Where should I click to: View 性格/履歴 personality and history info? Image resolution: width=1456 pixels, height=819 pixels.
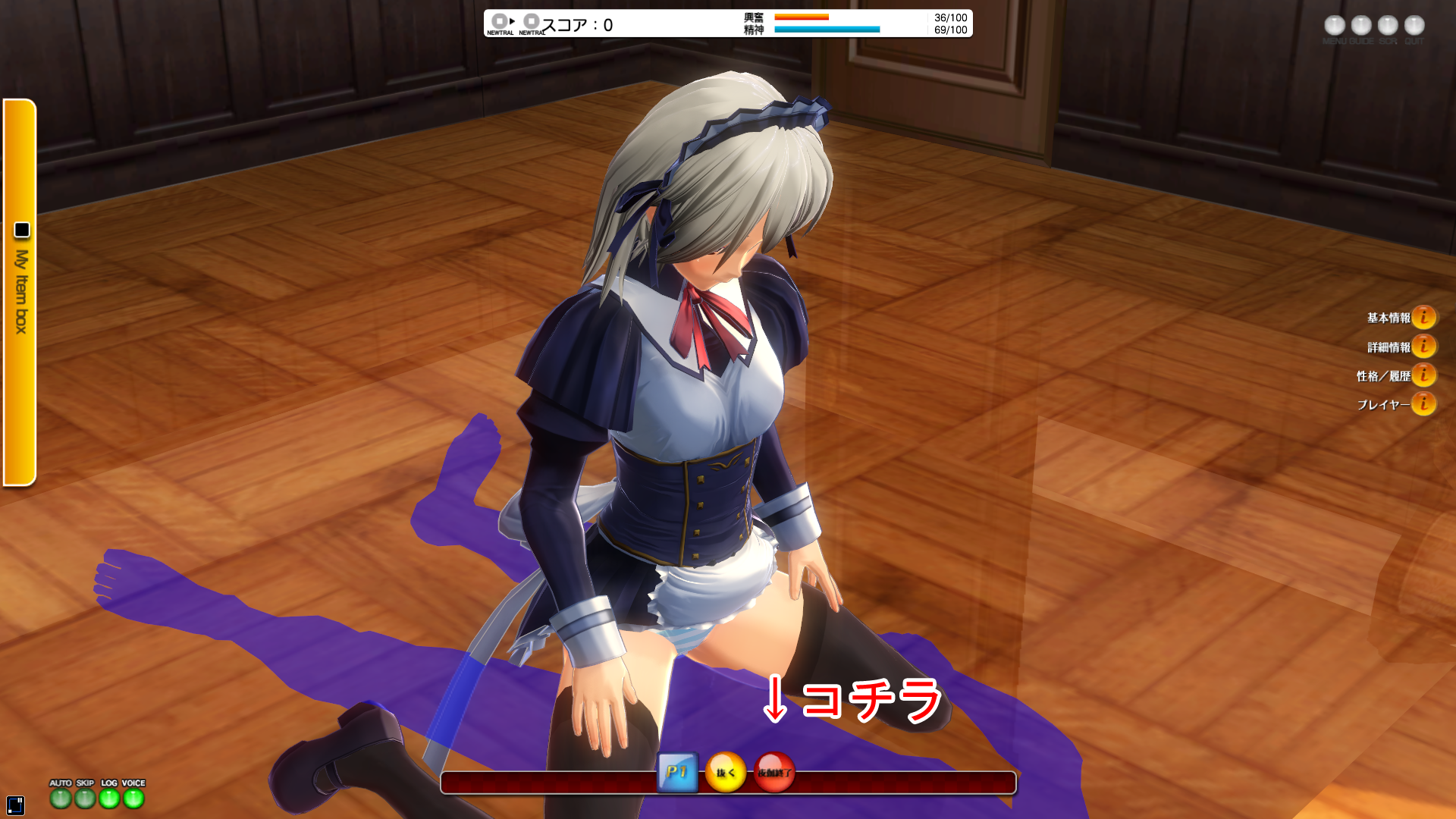(1423, 375)
